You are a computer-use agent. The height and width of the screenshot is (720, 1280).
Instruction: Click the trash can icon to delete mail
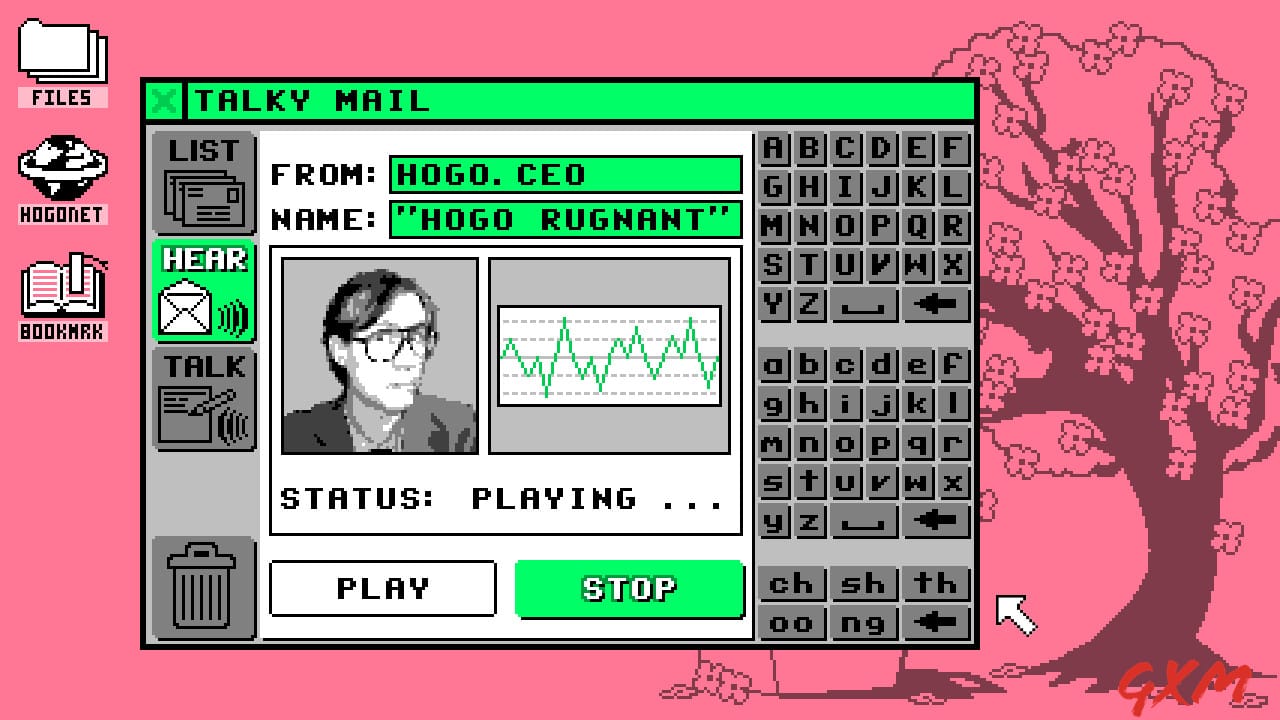click(203, 590)
